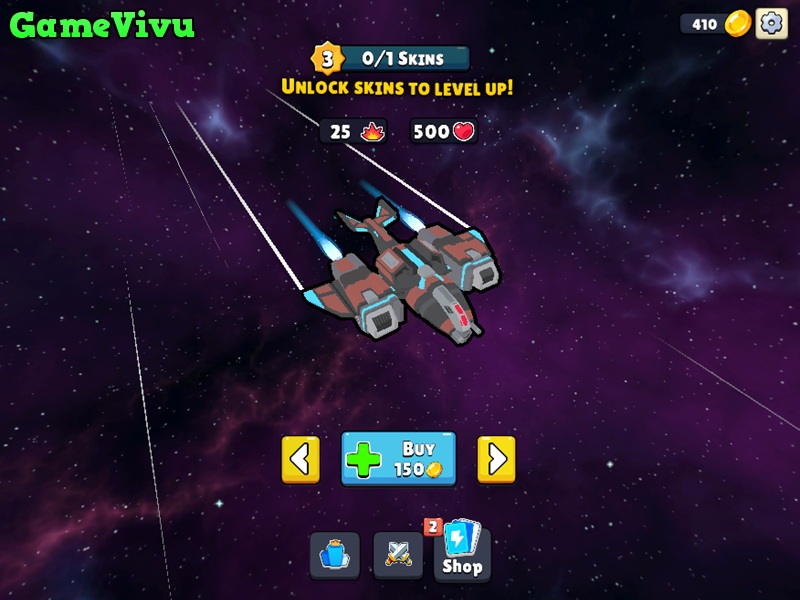Viewport: 800px width, 600px height.
Task: Show the previous ship with left arrow
Action: tap(300, 459)
